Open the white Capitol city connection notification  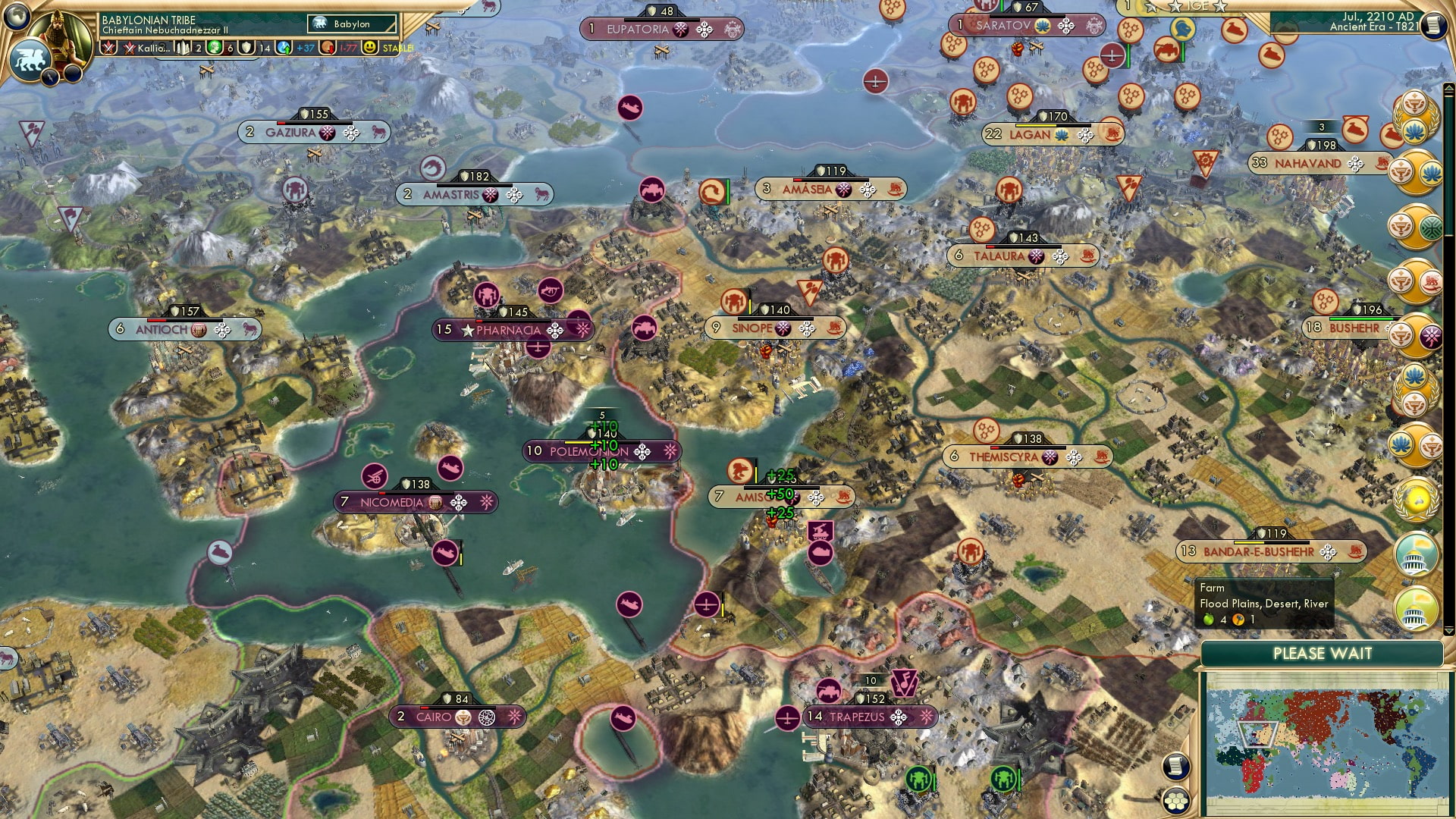coord(1415,554)
